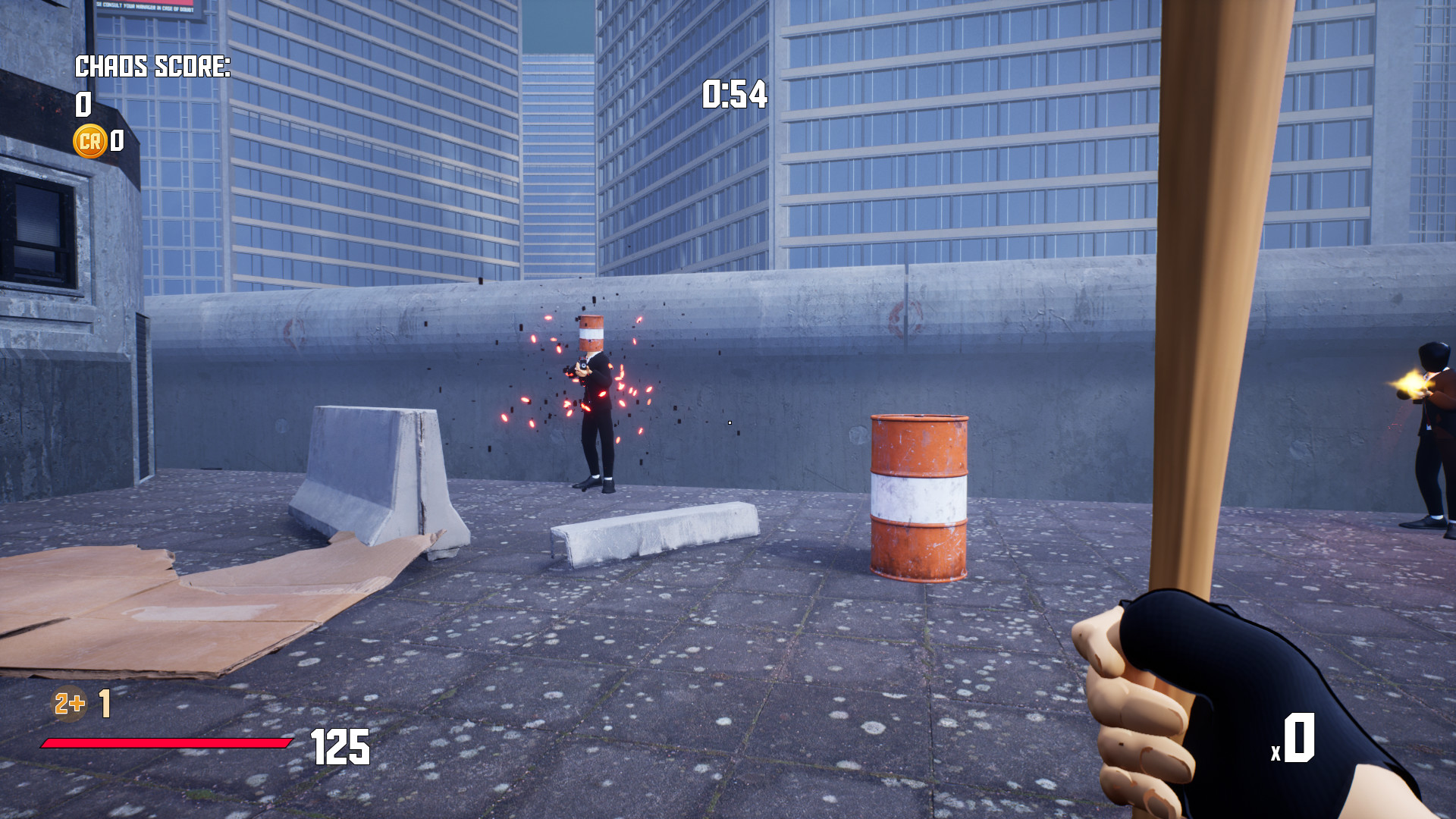Click the CR currency value of 0
The height and width of the screenshot is (819, 1456).
(115, 140)
